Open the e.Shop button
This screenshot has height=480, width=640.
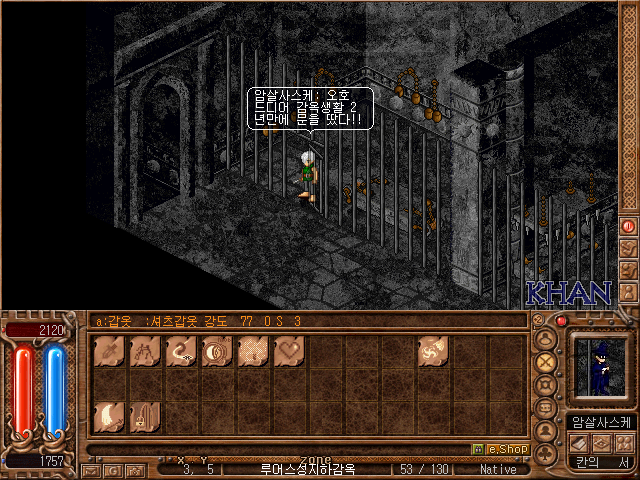pyautogui.click(x=499, y=449)
